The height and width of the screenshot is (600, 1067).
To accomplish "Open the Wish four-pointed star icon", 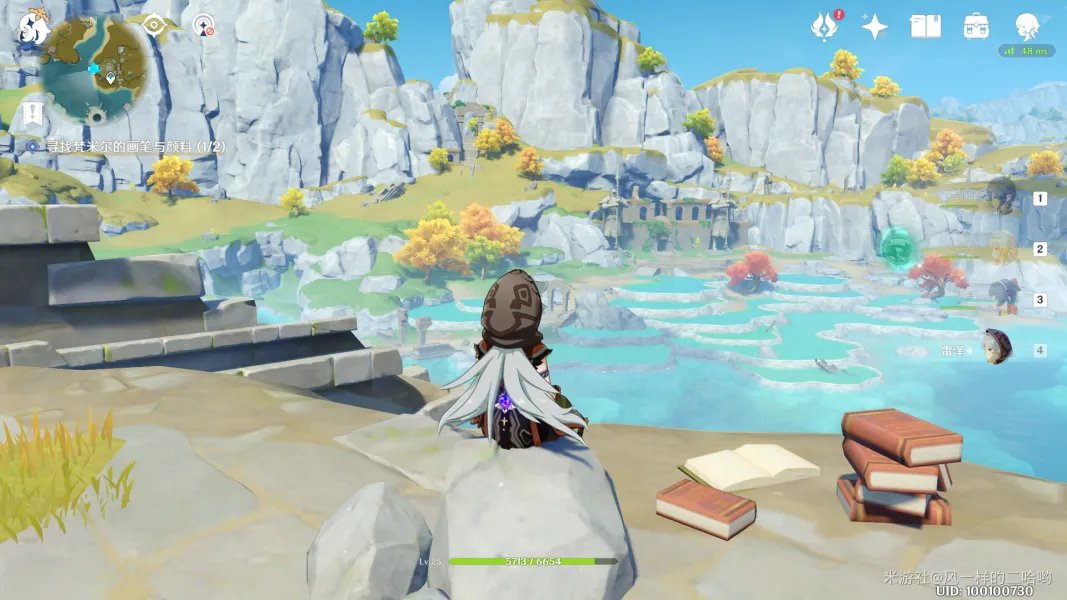I will [x=875, y=27].
